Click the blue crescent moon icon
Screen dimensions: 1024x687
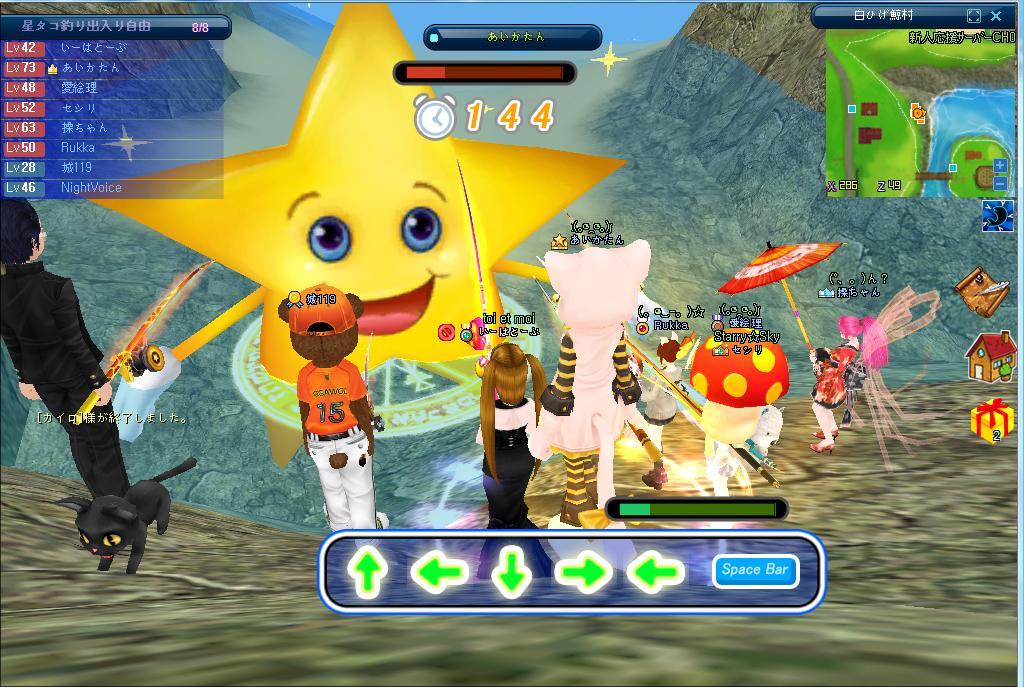997,216
